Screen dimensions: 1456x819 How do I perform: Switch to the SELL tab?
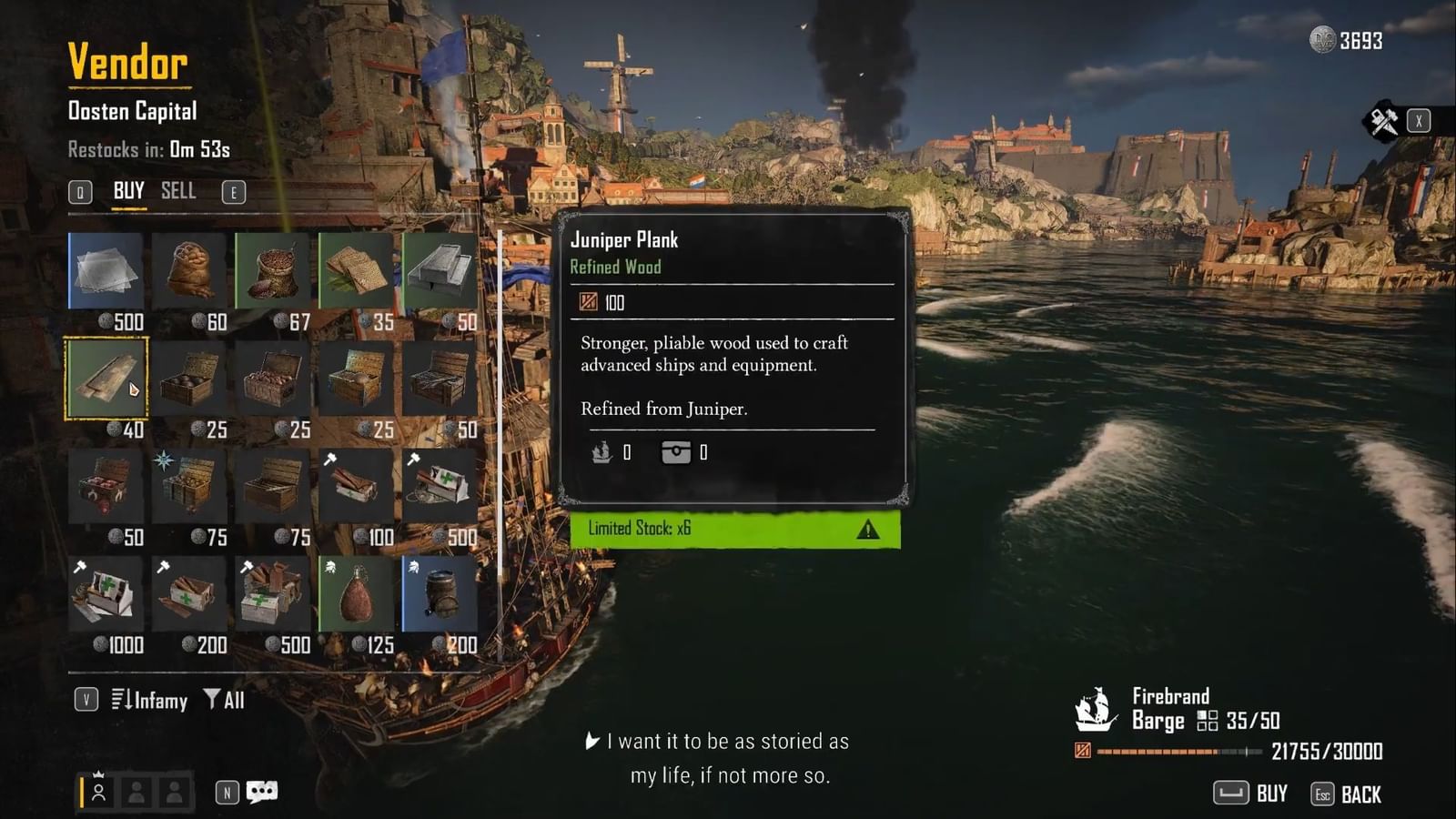[x=178, y=191]
